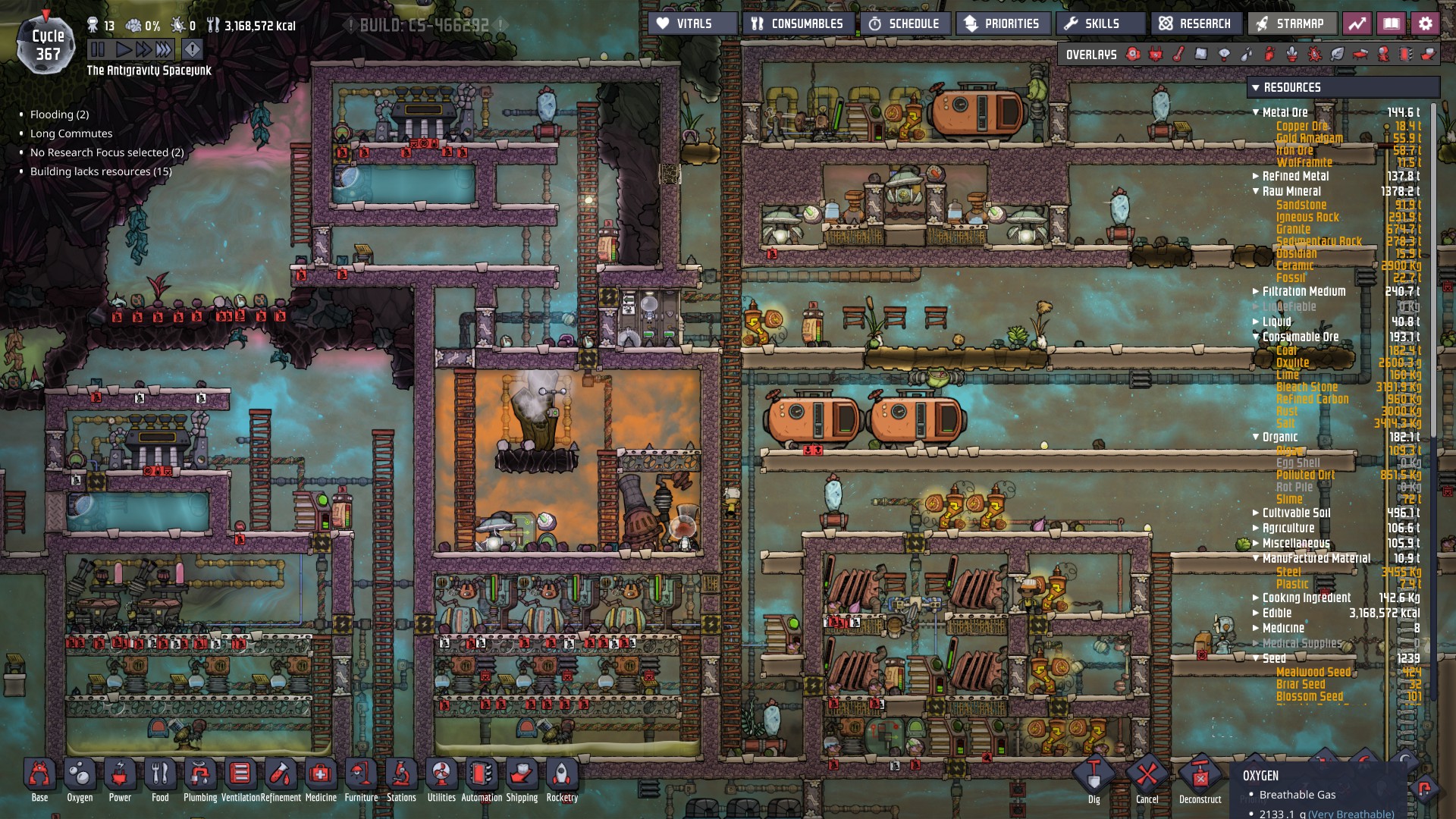Pause the game simulation
The image size is (1456, 819).
(98, 50)
